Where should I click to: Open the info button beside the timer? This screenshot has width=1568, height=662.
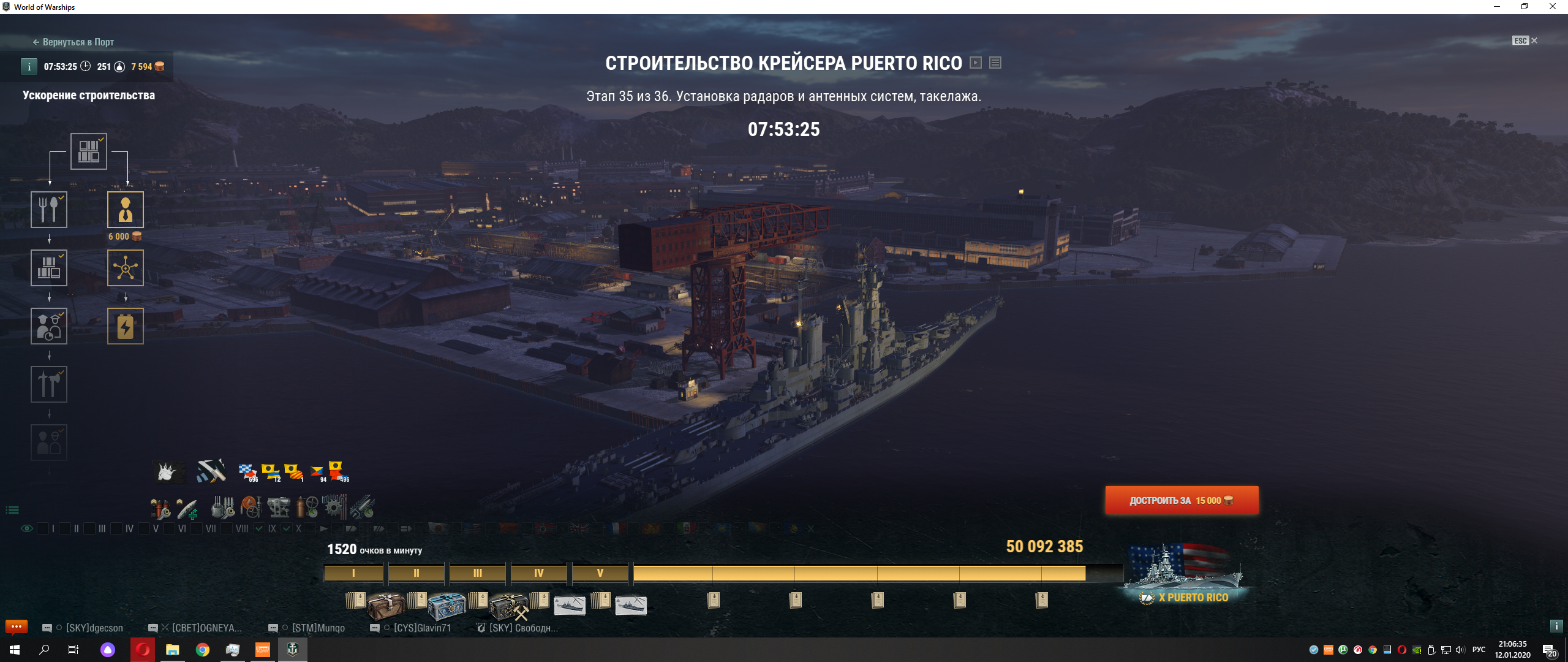(29, 67)
